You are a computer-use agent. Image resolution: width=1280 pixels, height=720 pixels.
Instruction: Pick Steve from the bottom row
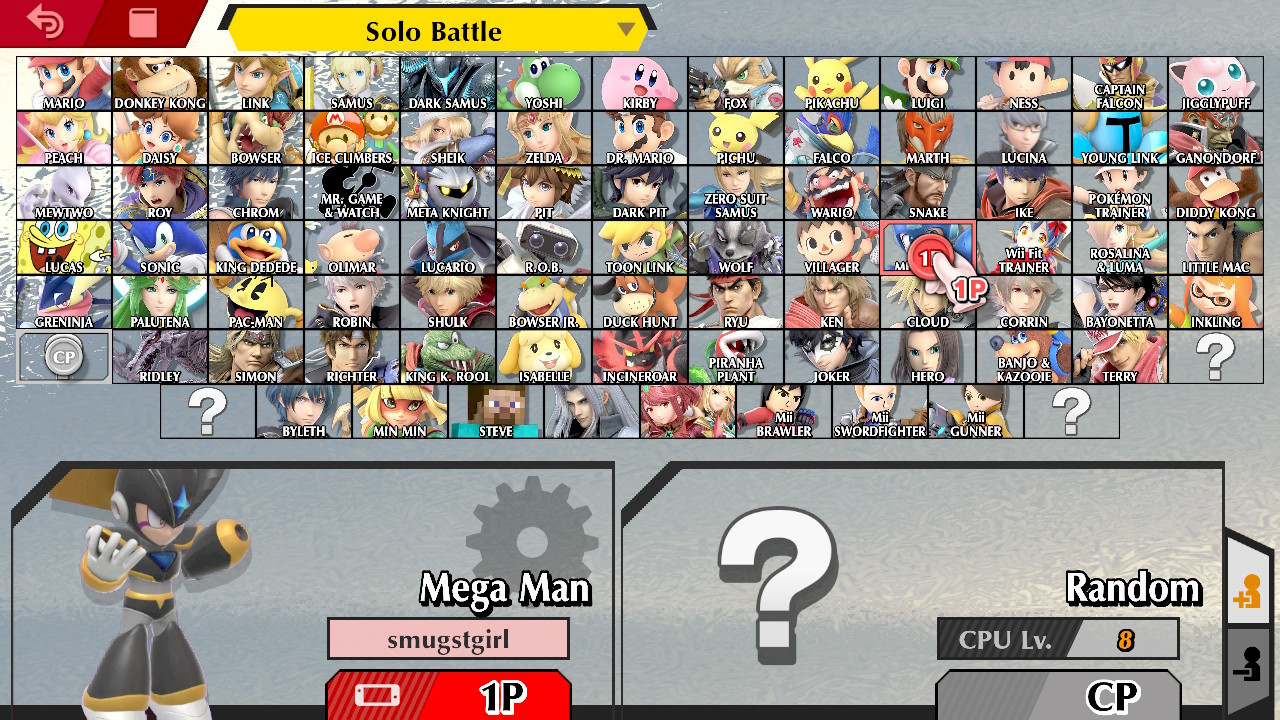pos(495,411)
